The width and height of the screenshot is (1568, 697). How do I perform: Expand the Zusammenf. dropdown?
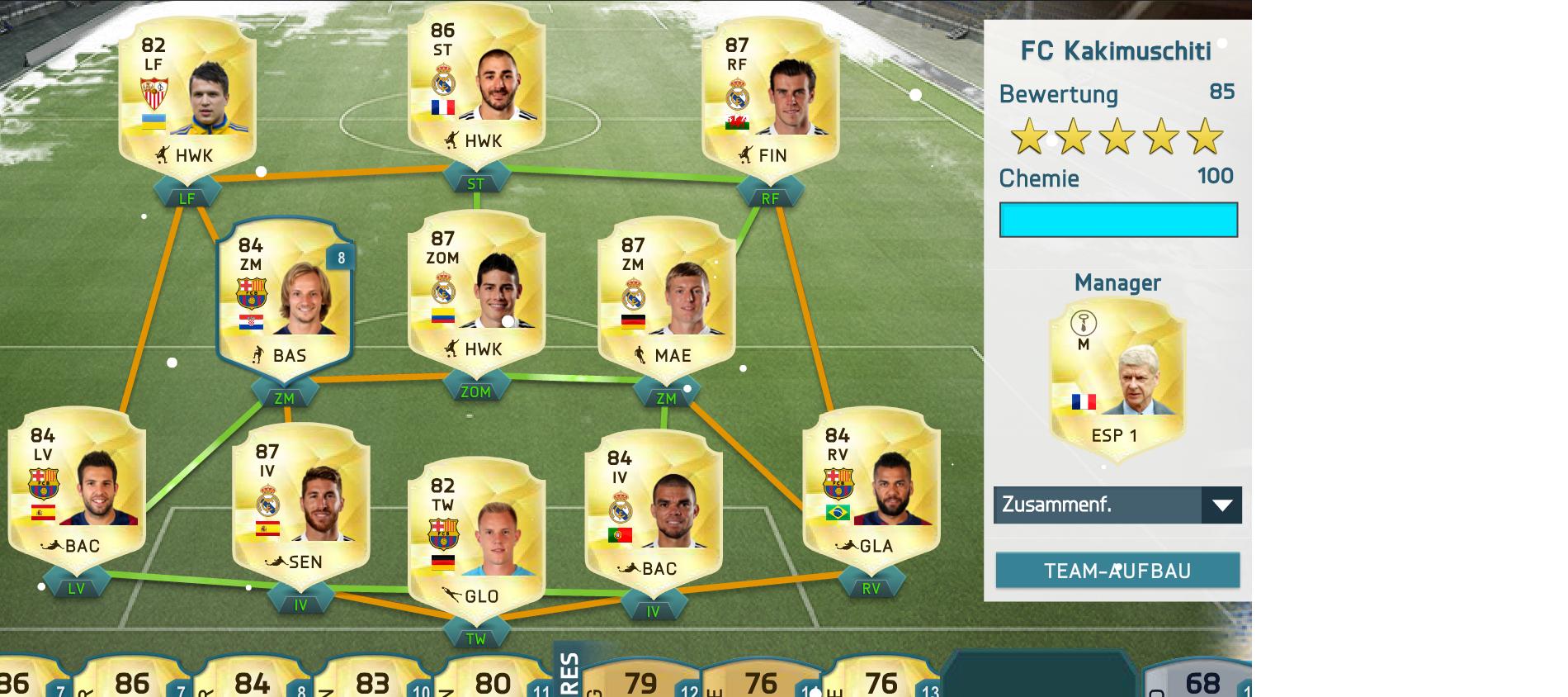pos(1117,505)
